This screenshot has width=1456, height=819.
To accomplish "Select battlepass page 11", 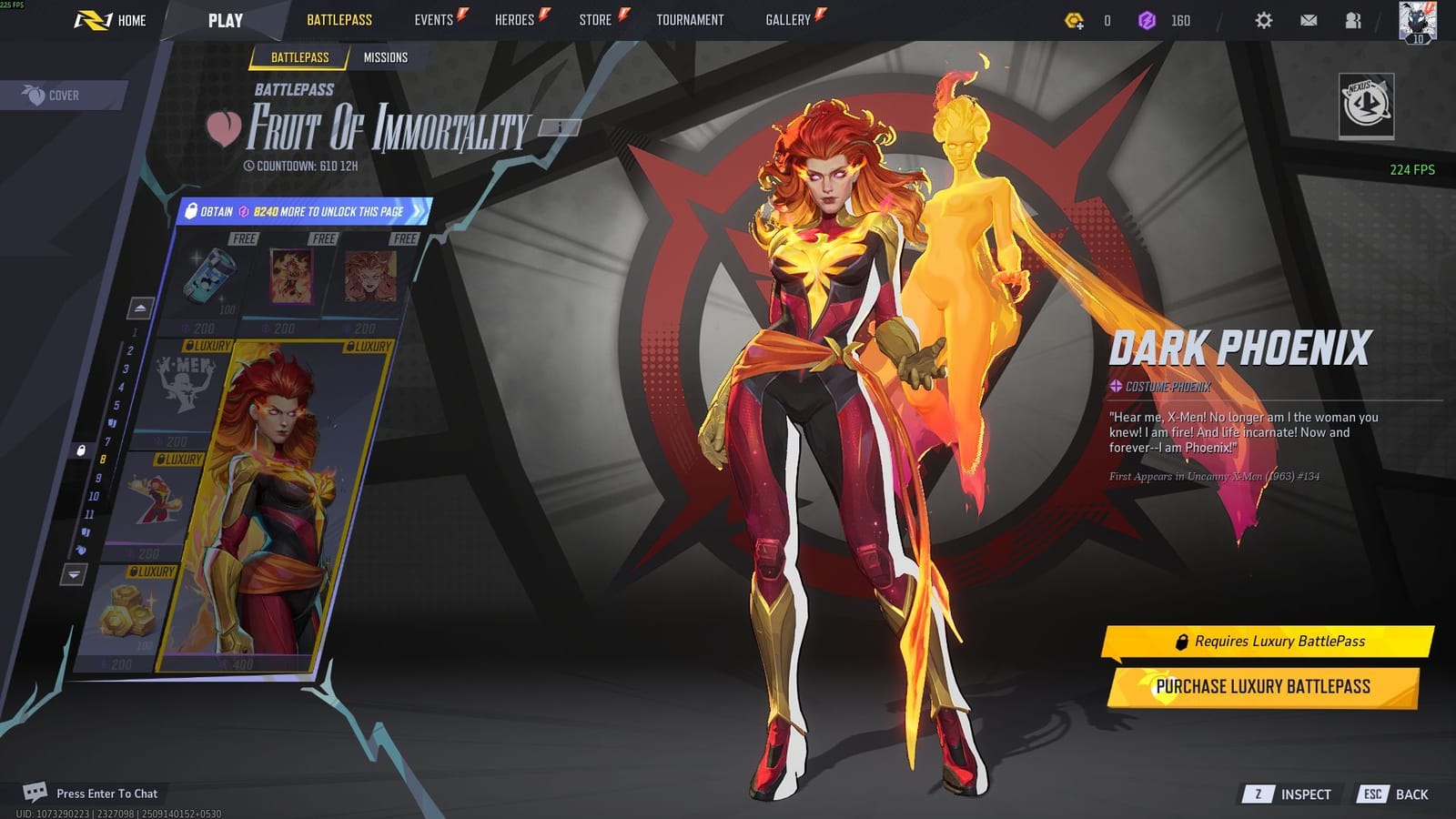I will click(92, 512).
